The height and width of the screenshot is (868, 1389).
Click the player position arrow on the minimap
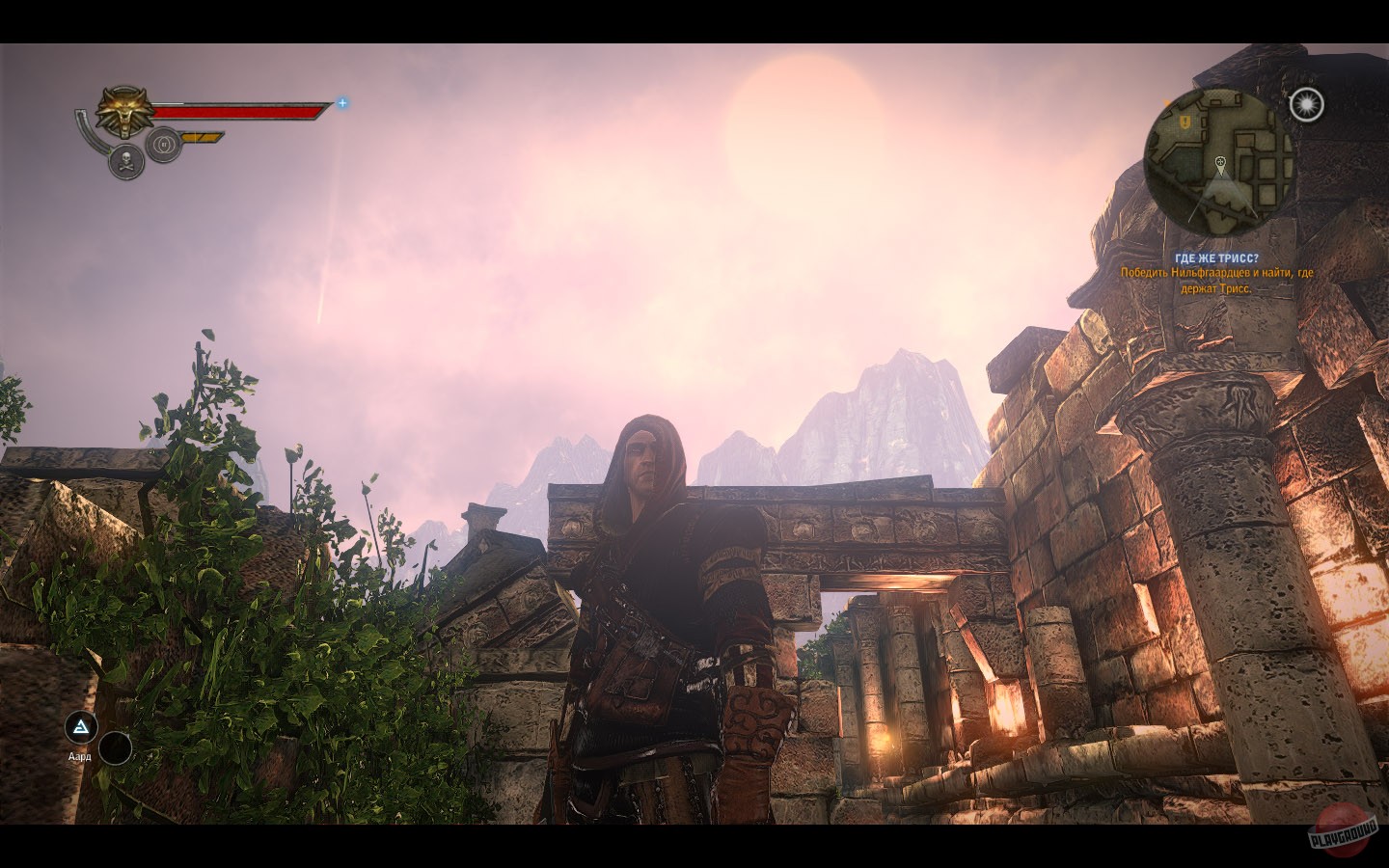pos(1221,178)
